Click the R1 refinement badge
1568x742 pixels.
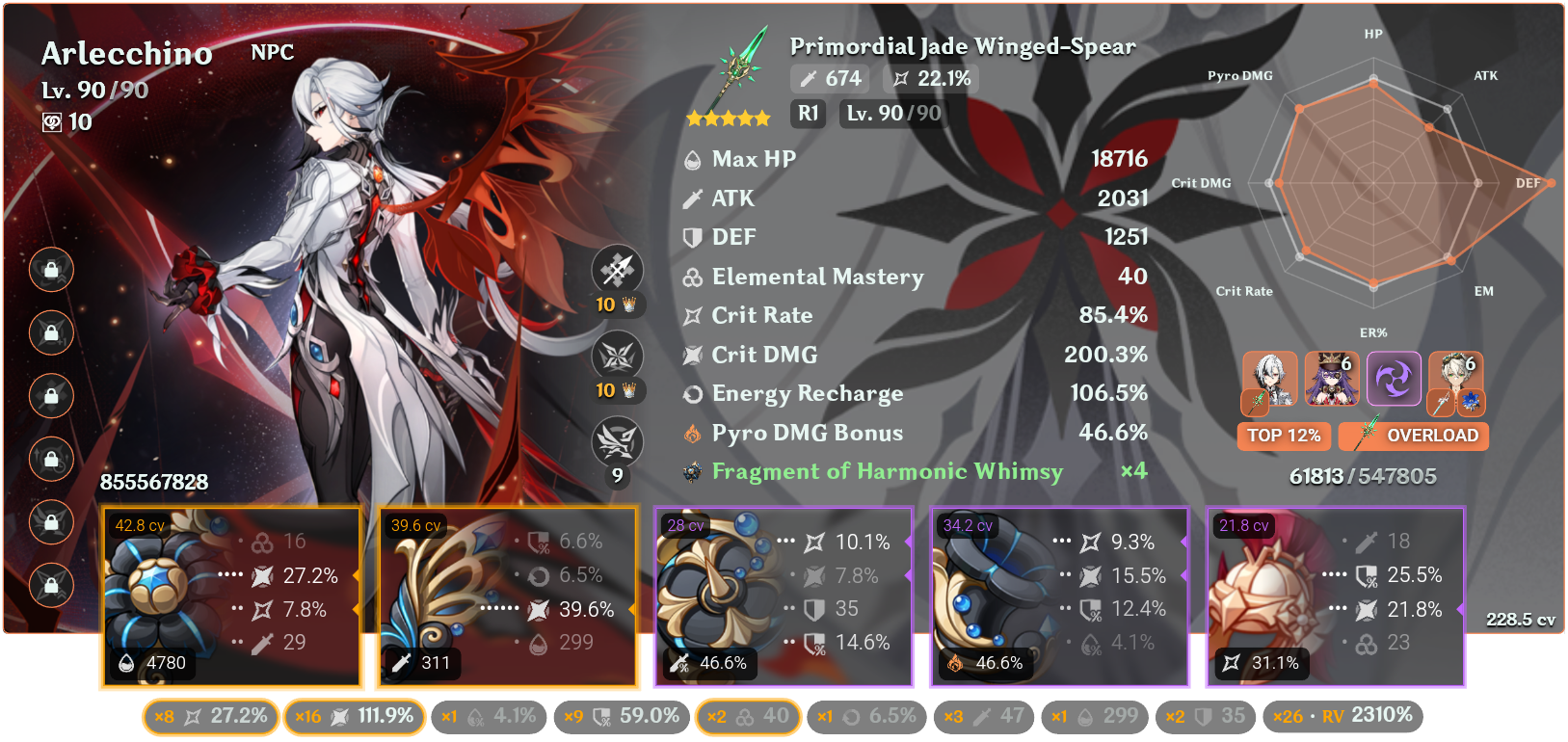pos(808,113)
